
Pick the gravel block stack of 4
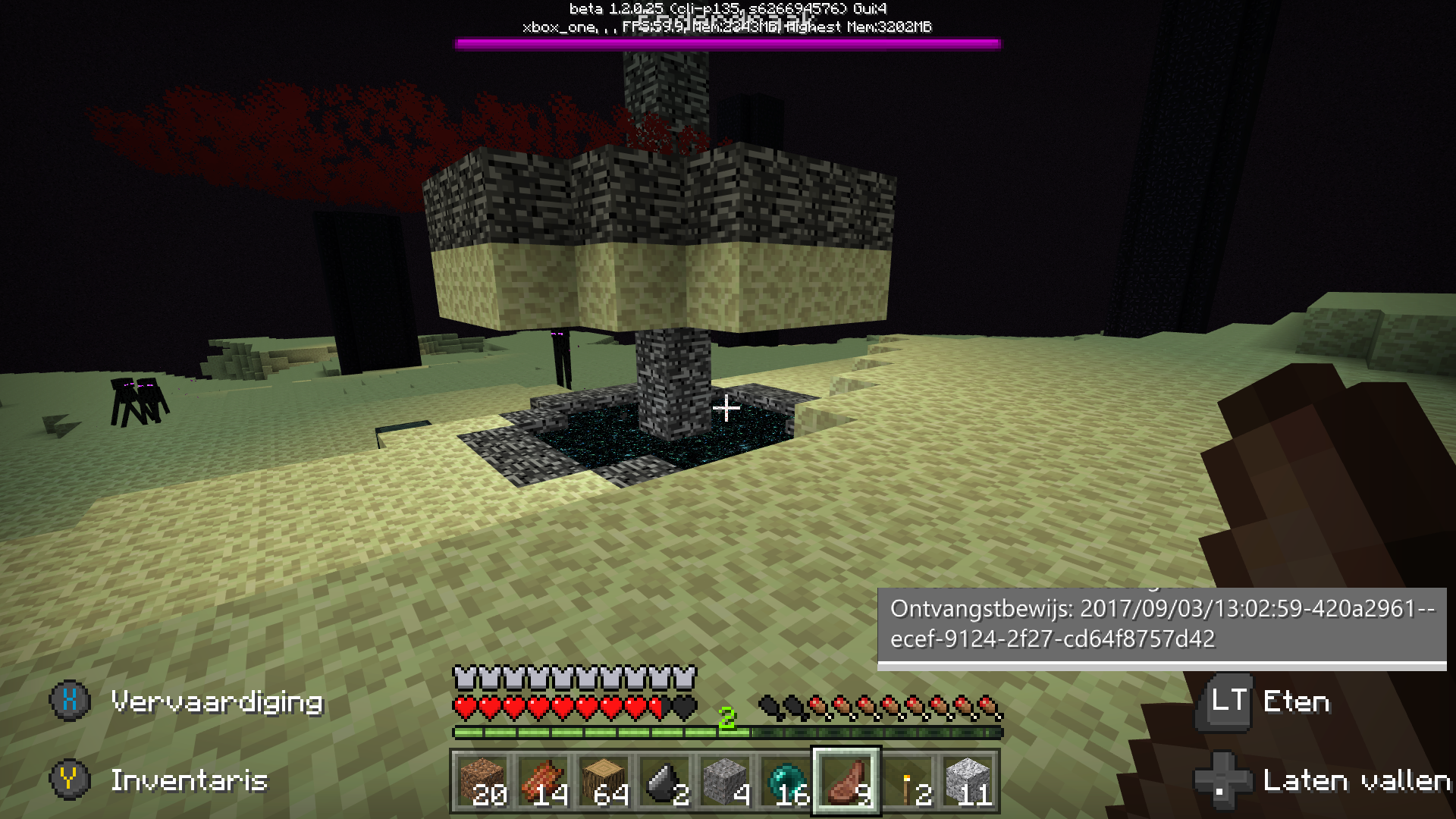coord(726,781)
